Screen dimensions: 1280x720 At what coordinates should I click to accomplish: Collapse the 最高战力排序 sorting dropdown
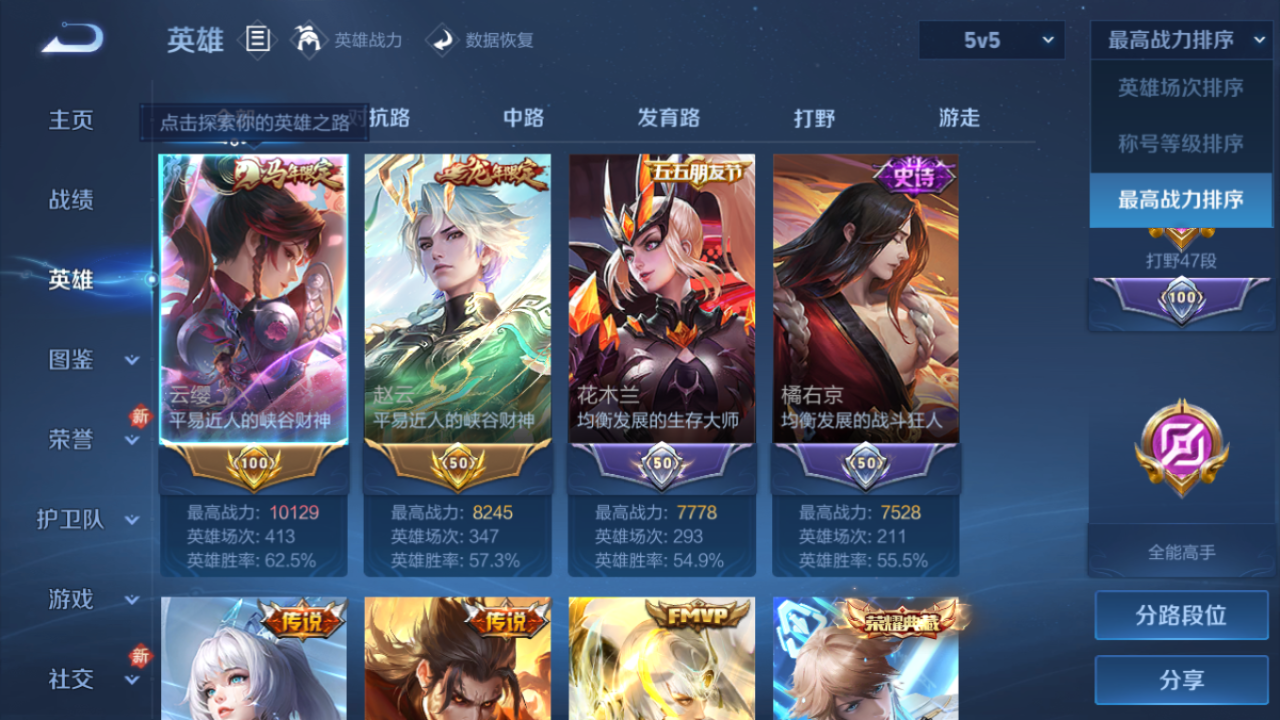click(x=1180, y=40)
